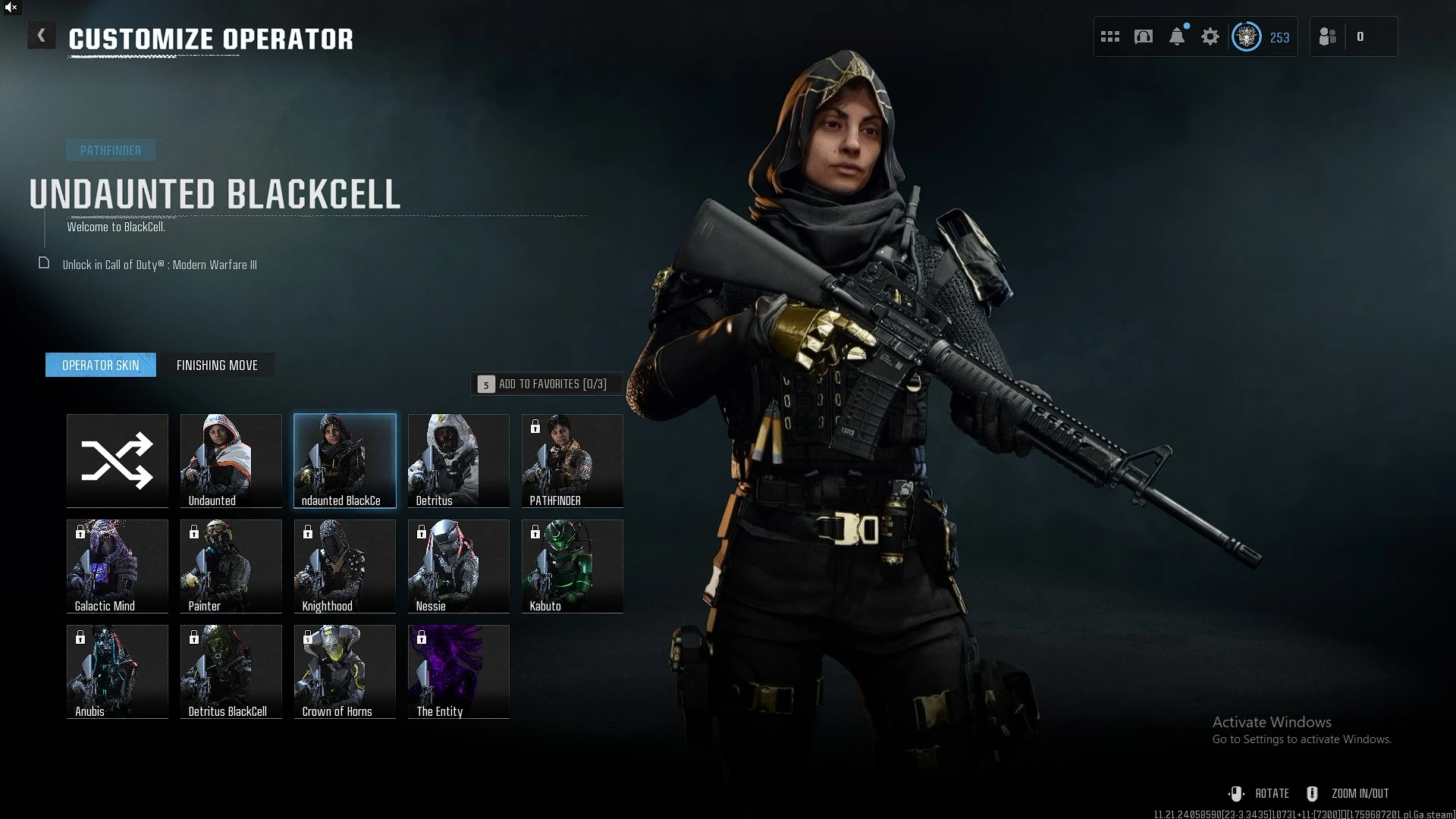The height and width of the screenshot is (819, 1456).
Task: Open the grid menu icon
Action: tap(1110, 36)
